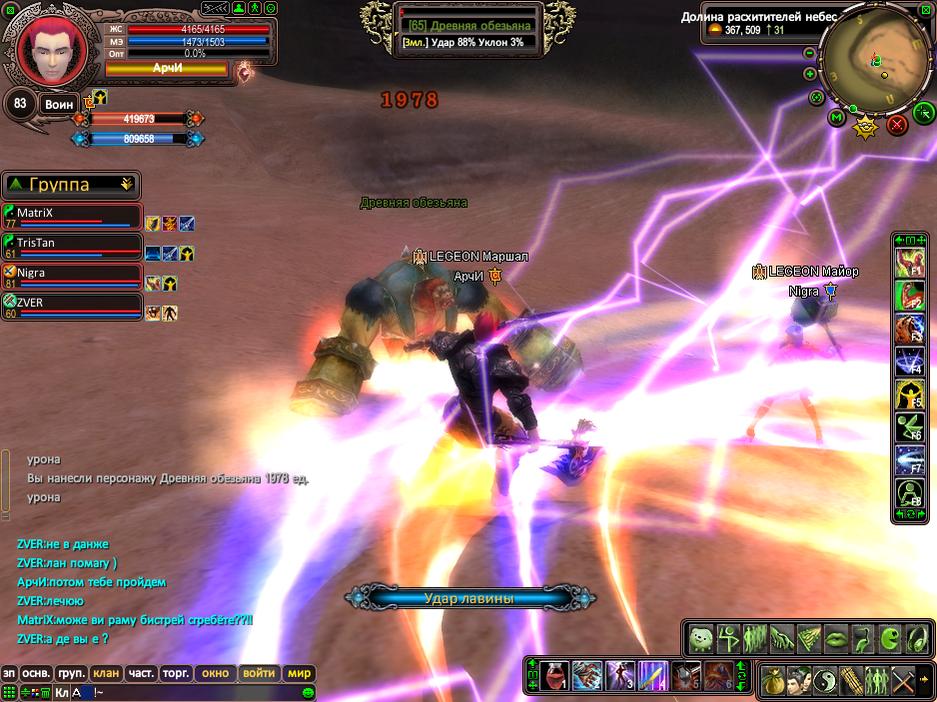This screenshot has width=937, height=702.
Task: Select the торг. chat tab
Action: point(175,673)
